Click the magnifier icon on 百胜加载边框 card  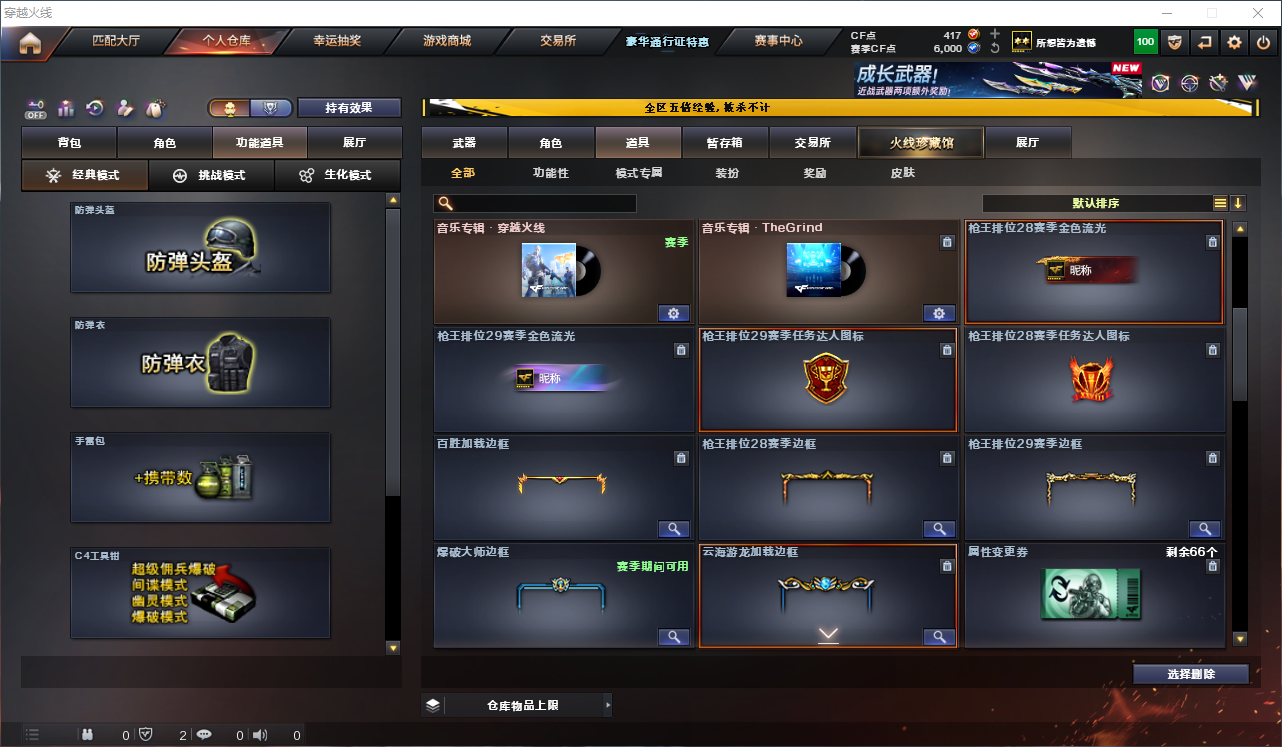coord(673,528)
